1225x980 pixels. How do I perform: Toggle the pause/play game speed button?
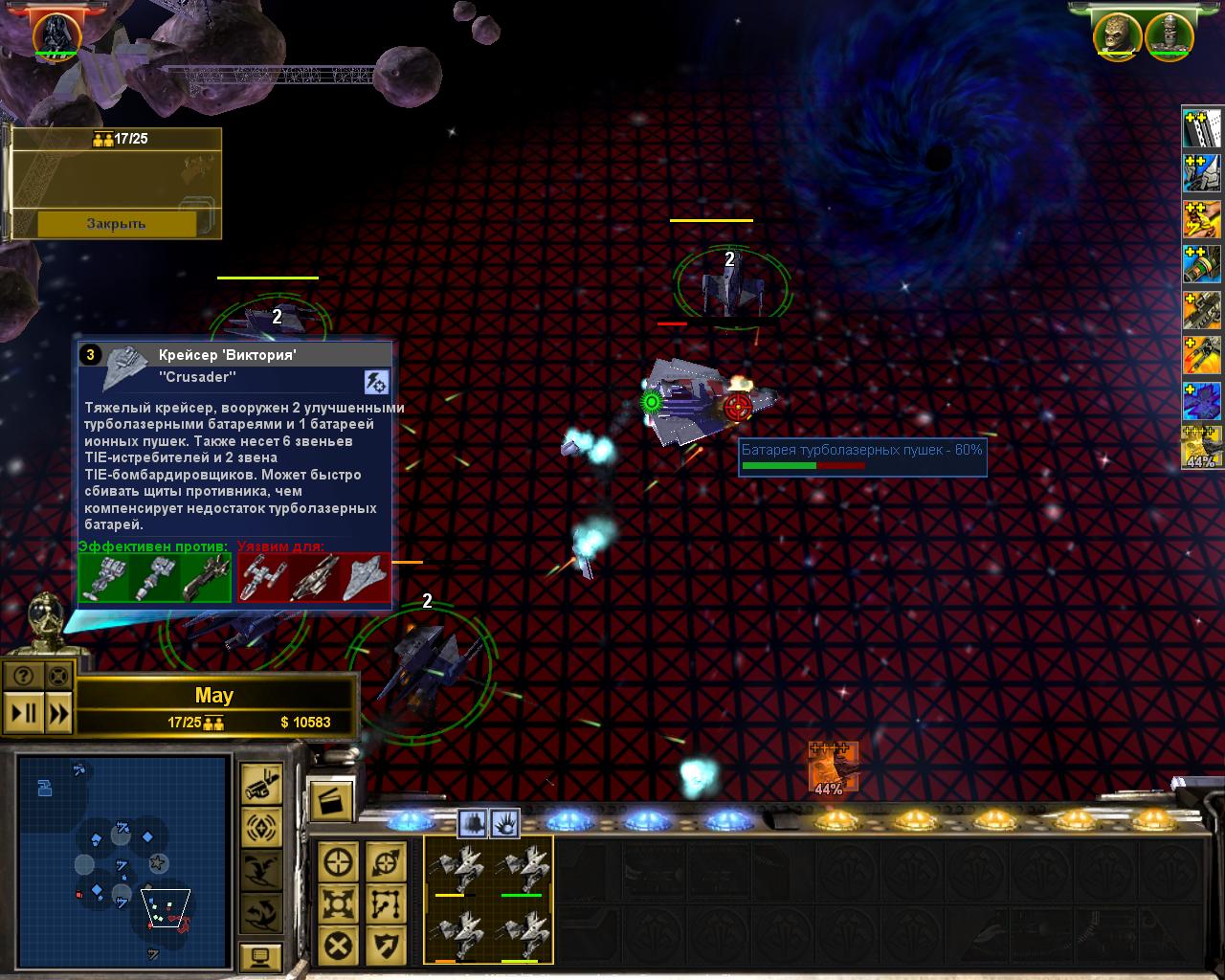tap(23, 713)
